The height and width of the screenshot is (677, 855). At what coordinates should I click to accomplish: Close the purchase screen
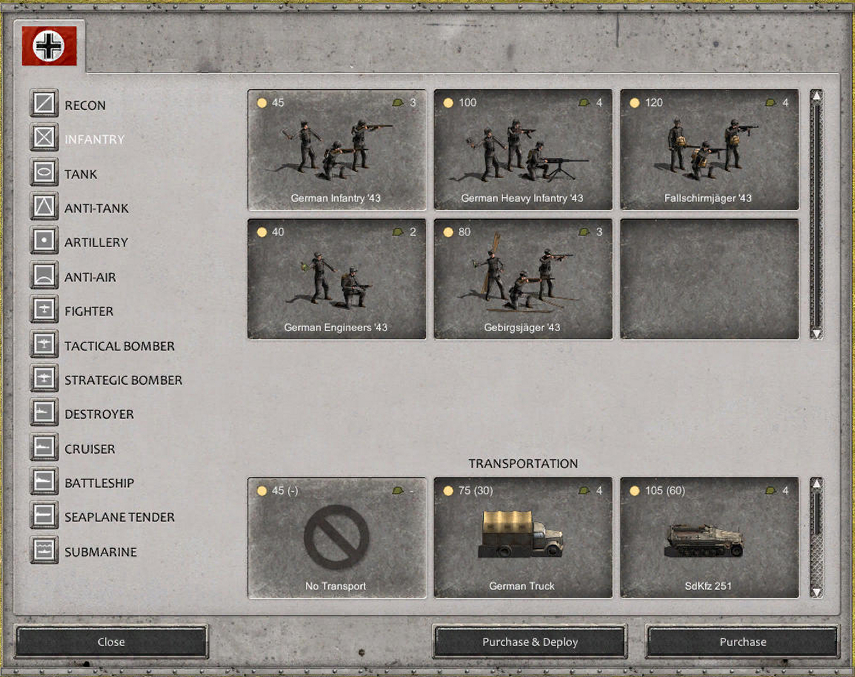coord(111,642)
